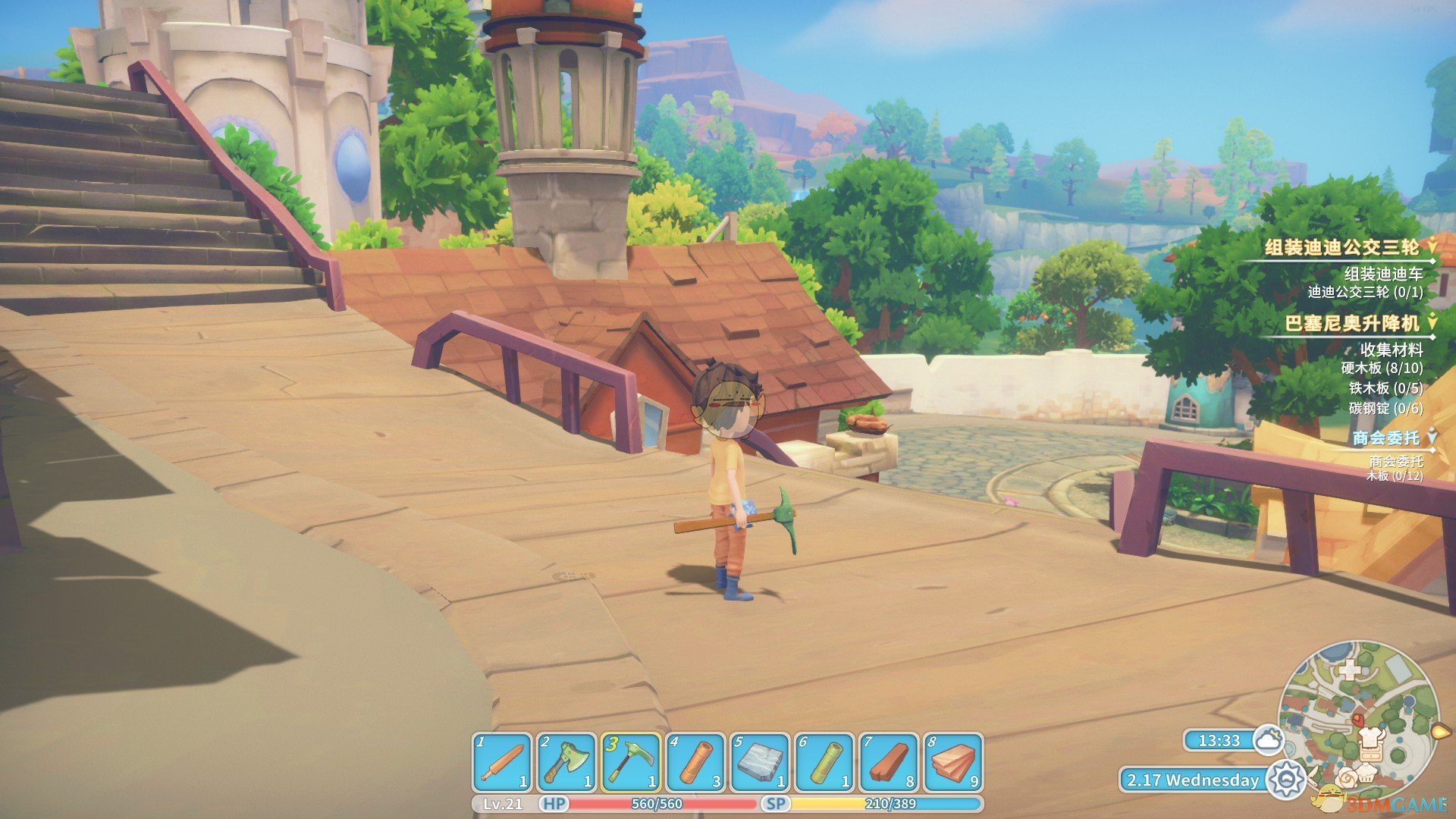Select the 巴塞尼奥升降机 quest in tracker
This screenshot has width=1456, height=819.
pos(1352,324)
